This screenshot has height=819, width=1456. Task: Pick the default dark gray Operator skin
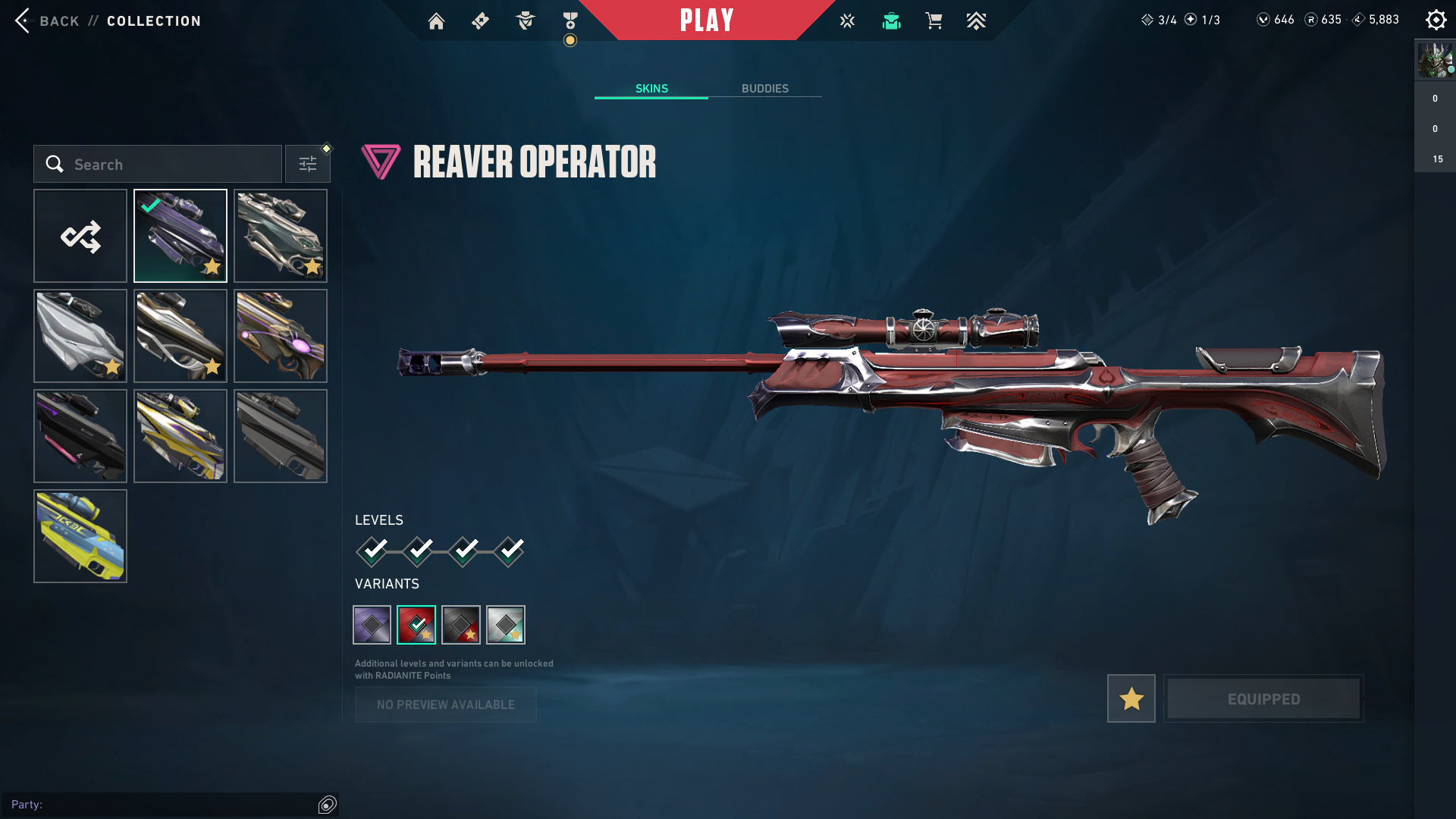click(x=281, y=436)
